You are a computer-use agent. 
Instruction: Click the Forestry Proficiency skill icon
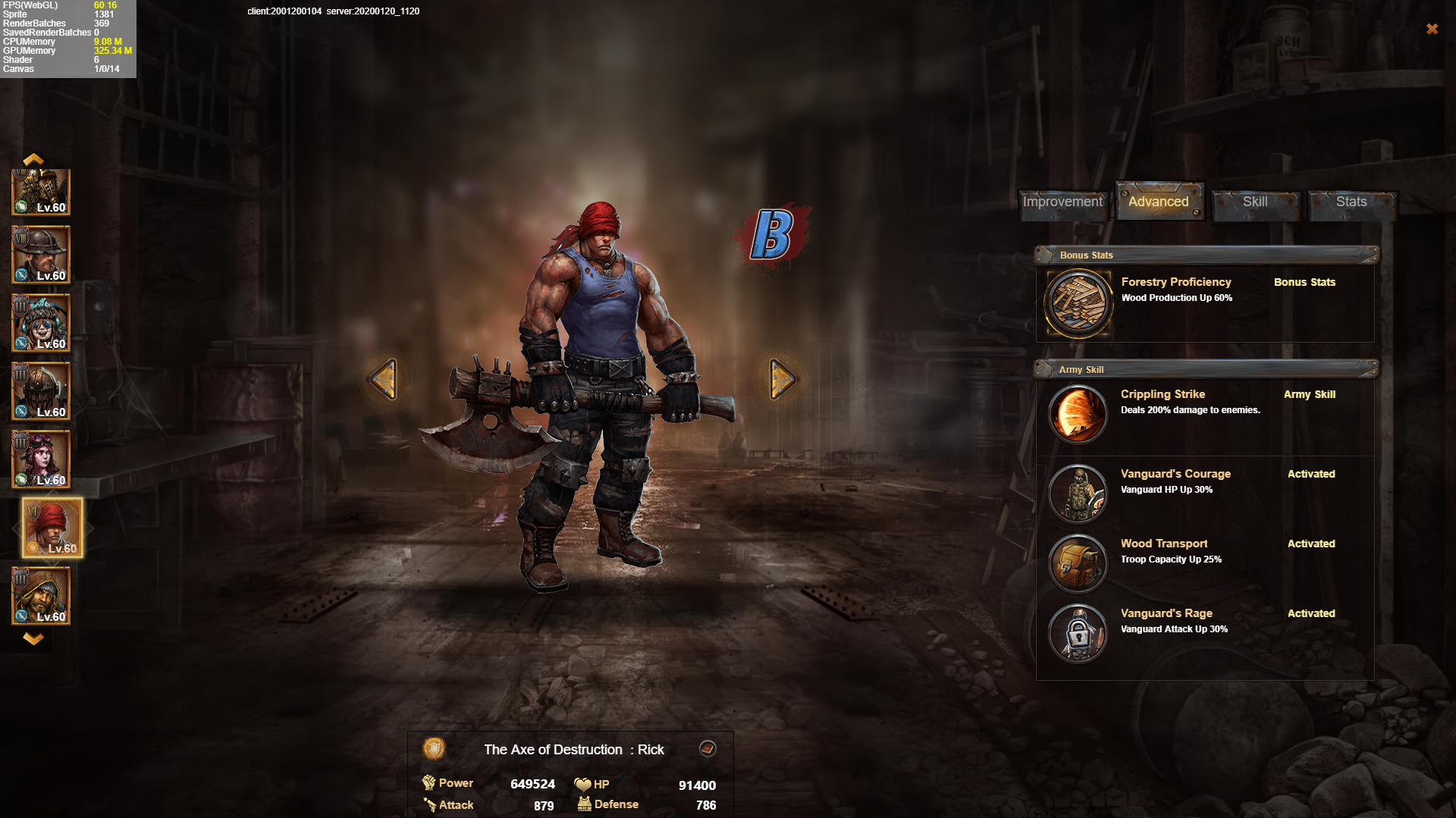[x=1078, y=303]
